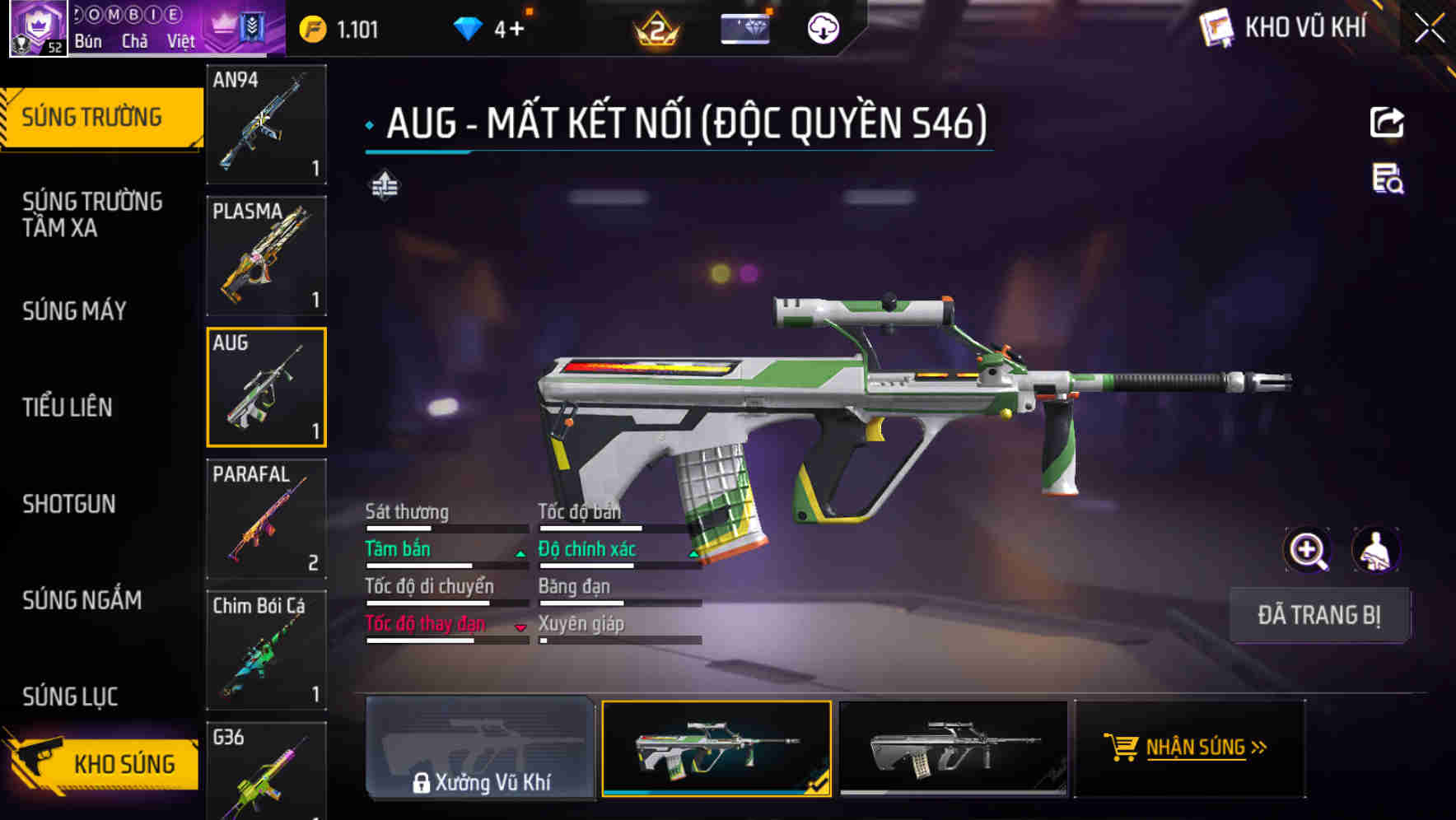Viewport: 1456px width, 820px height.
Task: Click the Đã Trang Bị button
Action: pyautogui.click(x=1319, y=615)
